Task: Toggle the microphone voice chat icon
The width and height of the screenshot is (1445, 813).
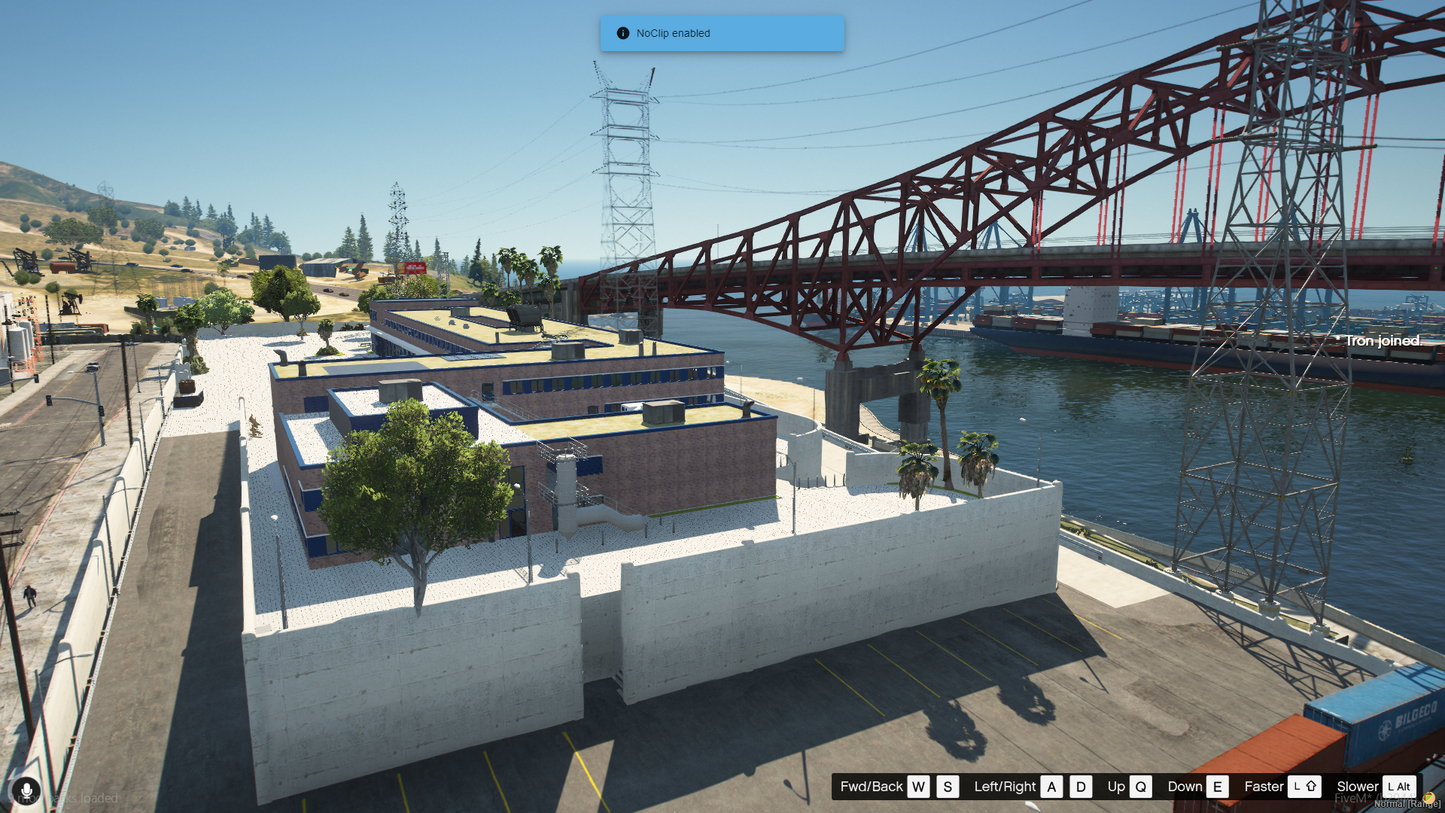Action: coord(27,791)
